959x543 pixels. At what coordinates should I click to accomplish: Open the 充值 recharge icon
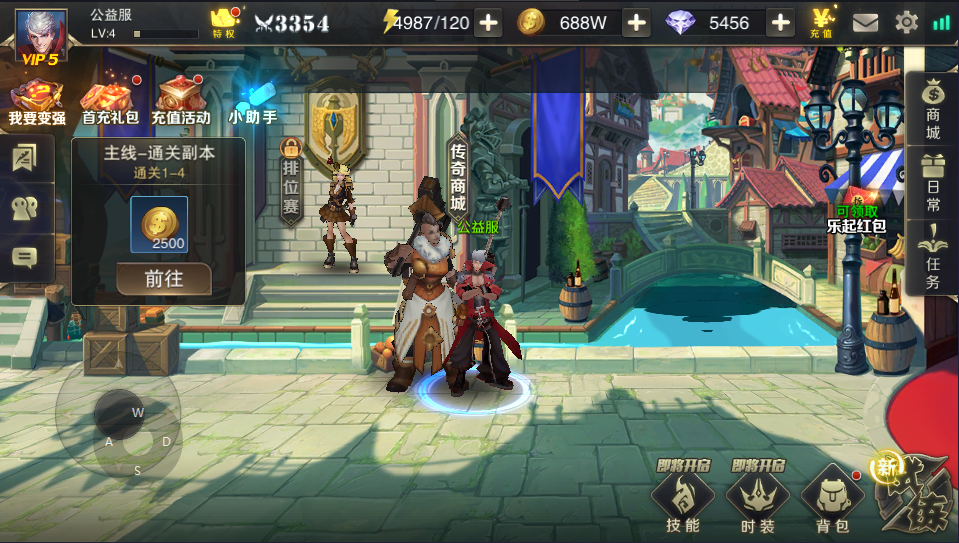(x=824, y=22)
